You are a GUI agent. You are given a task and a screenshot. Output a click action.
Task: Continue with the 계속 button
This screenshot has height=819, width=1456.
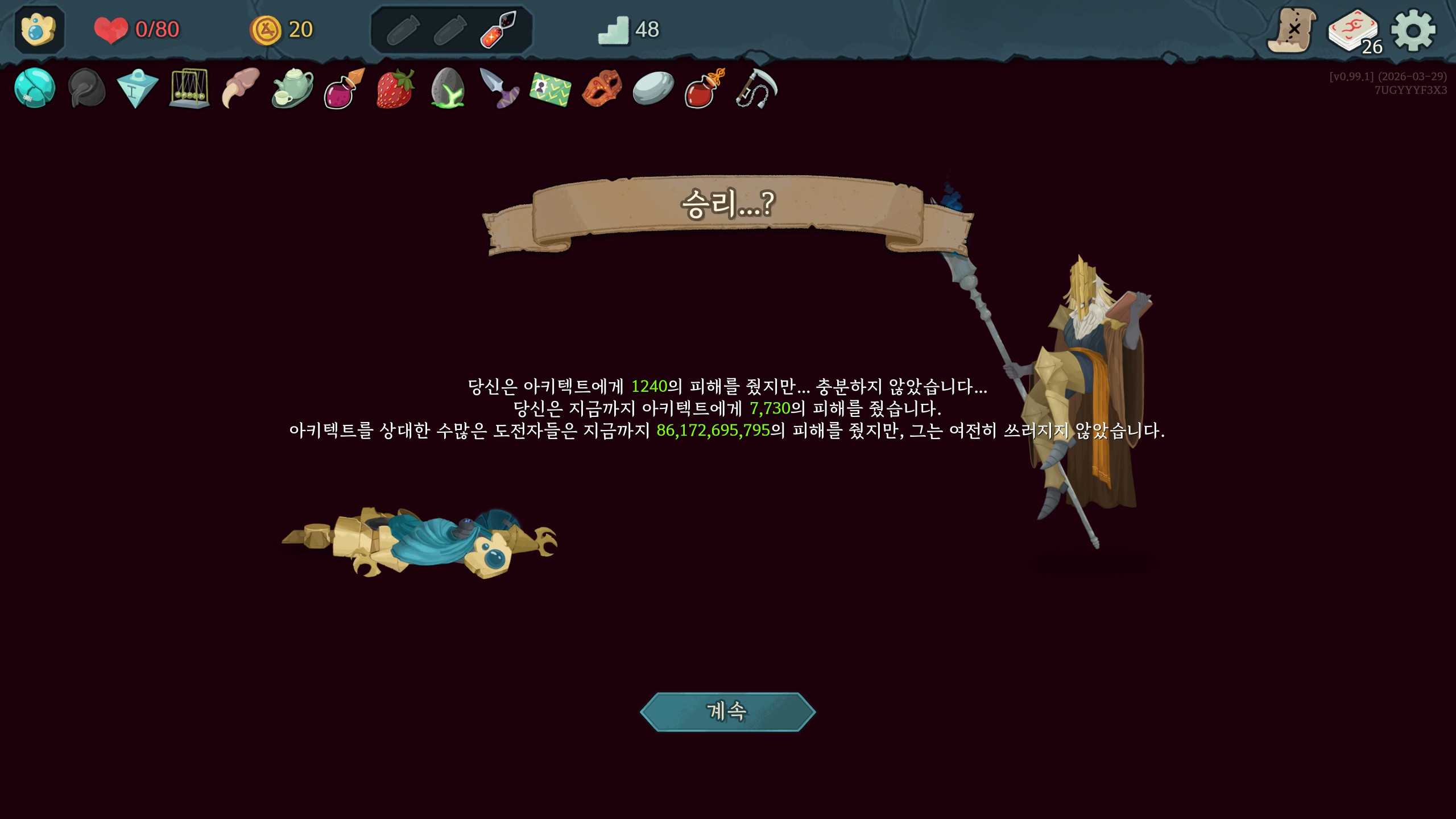pyautogui.click(x=727, y=711)
